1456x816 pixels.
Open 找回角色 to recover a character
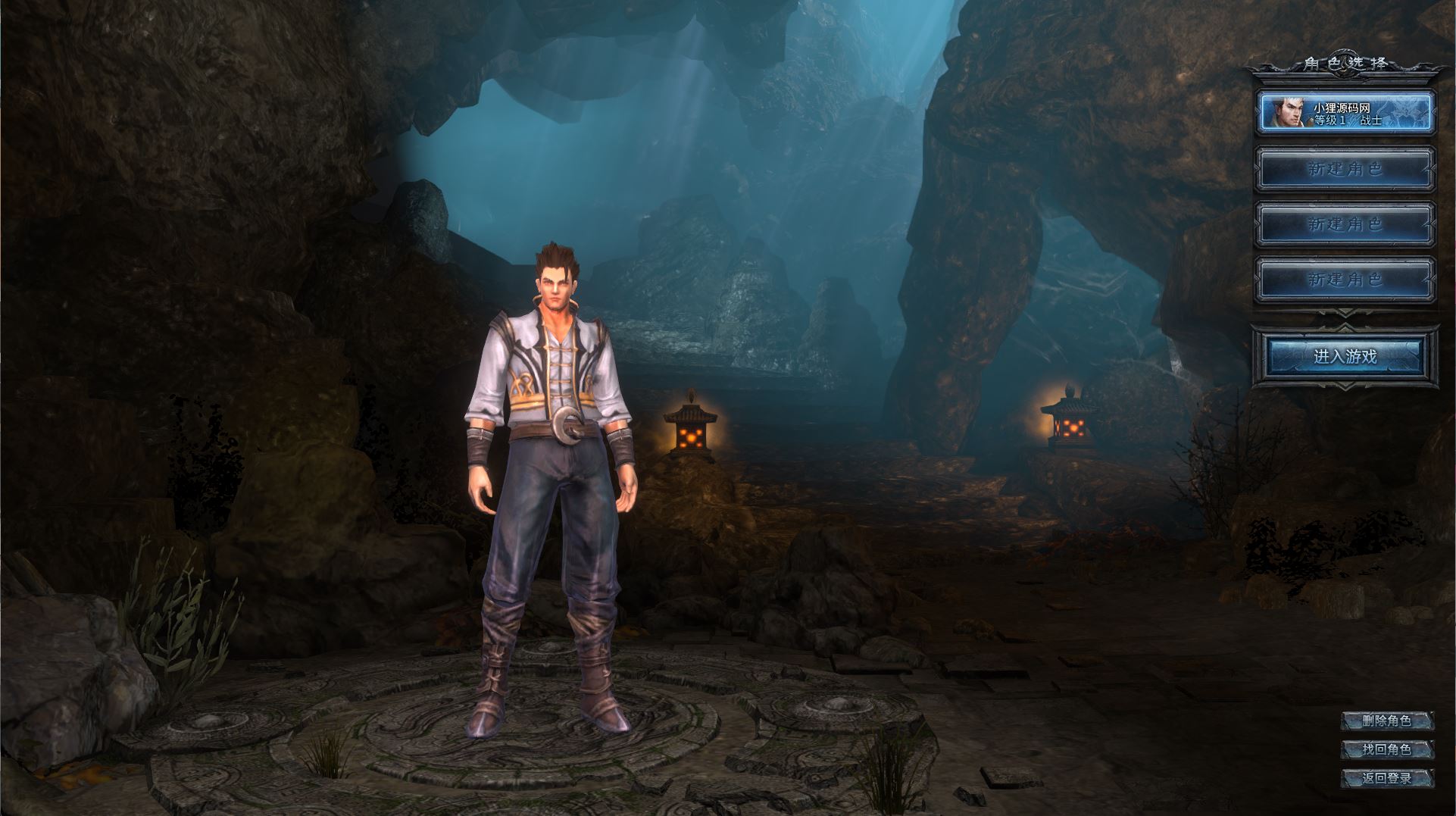click(x=1386, y=749)
